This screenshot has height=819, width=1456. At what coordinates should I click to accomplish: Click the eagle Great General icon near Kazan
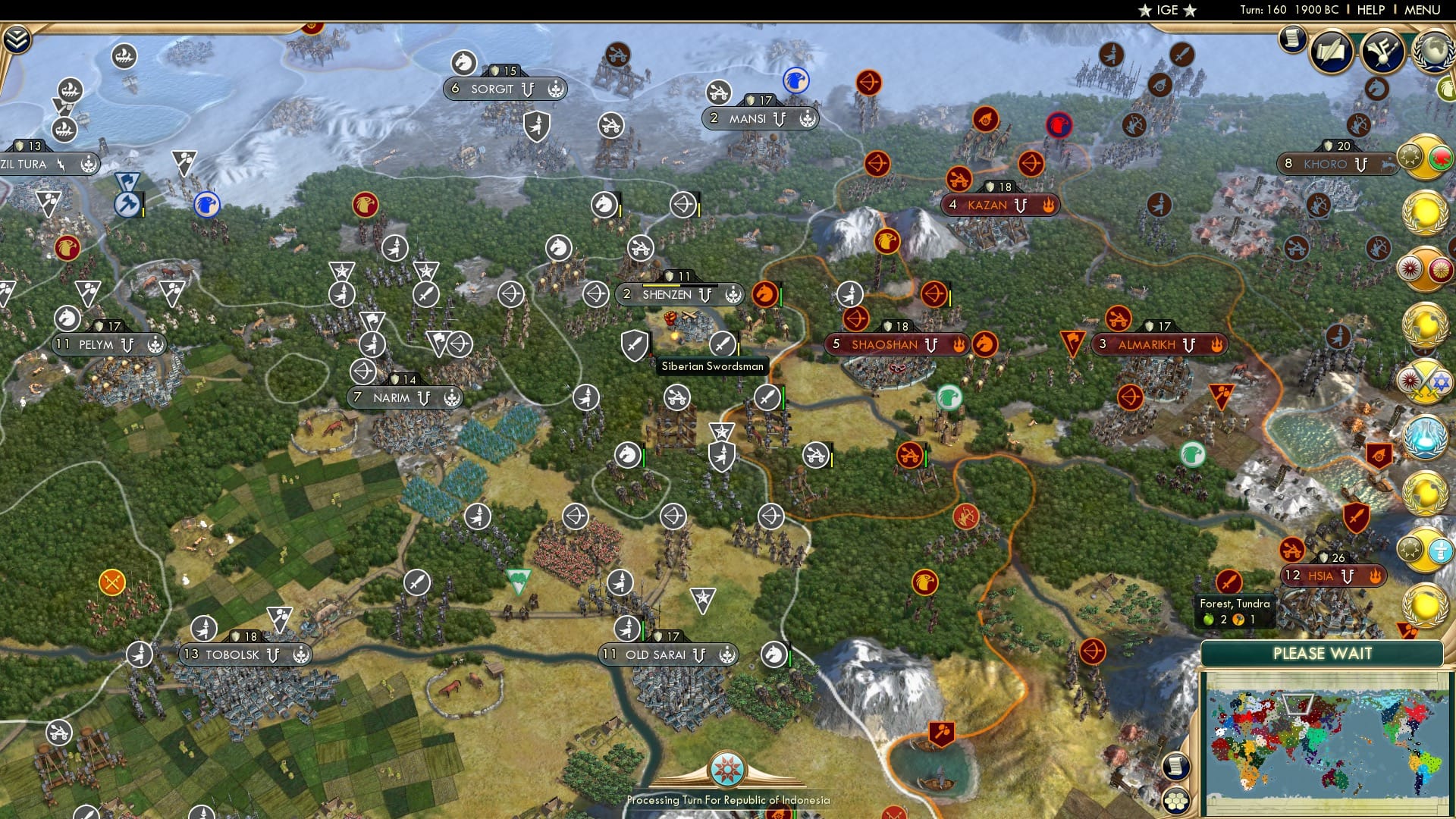[x=889, y=243]
